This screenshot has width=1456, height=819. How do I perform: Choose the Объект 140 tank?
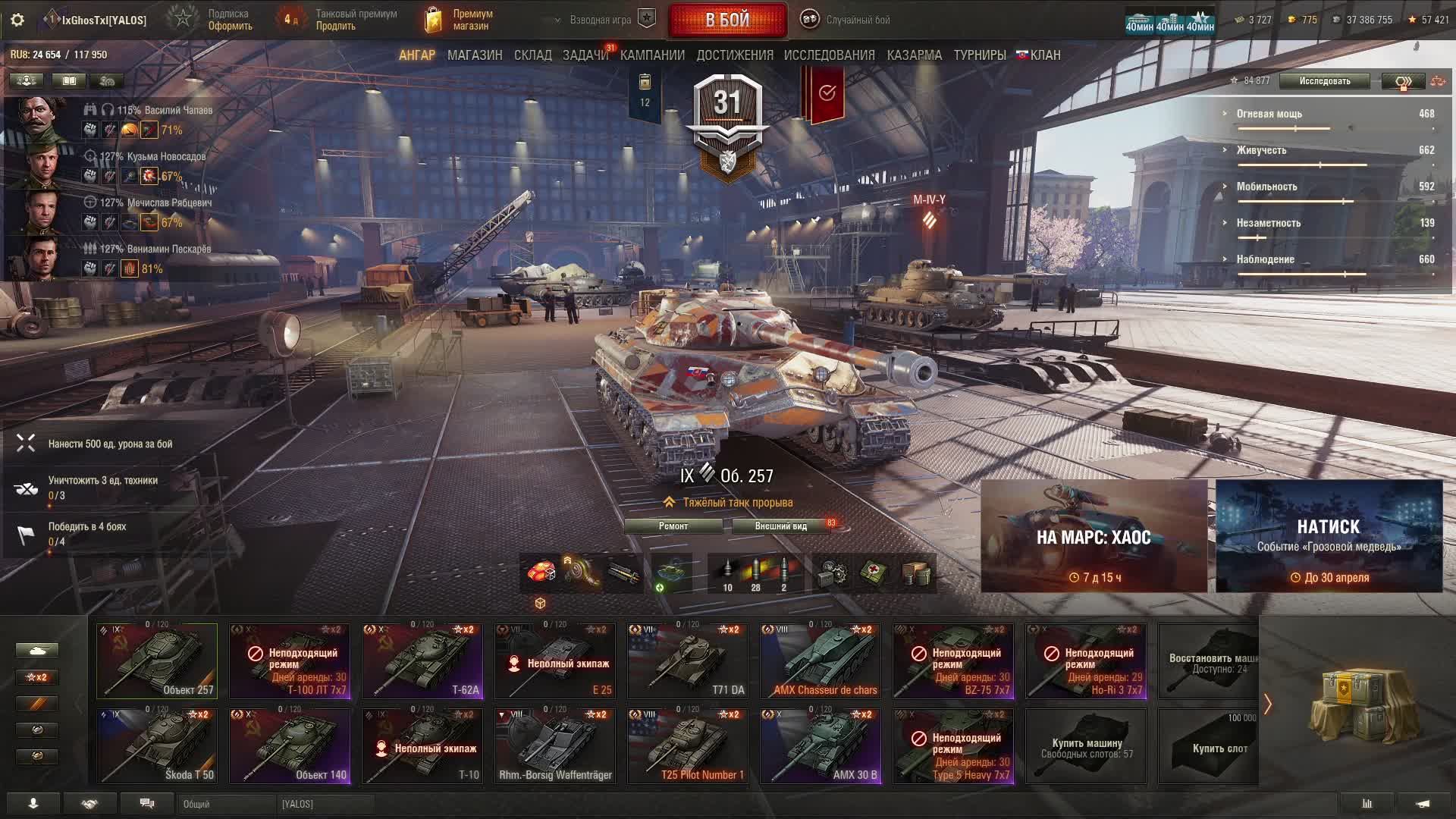(290, 746)
